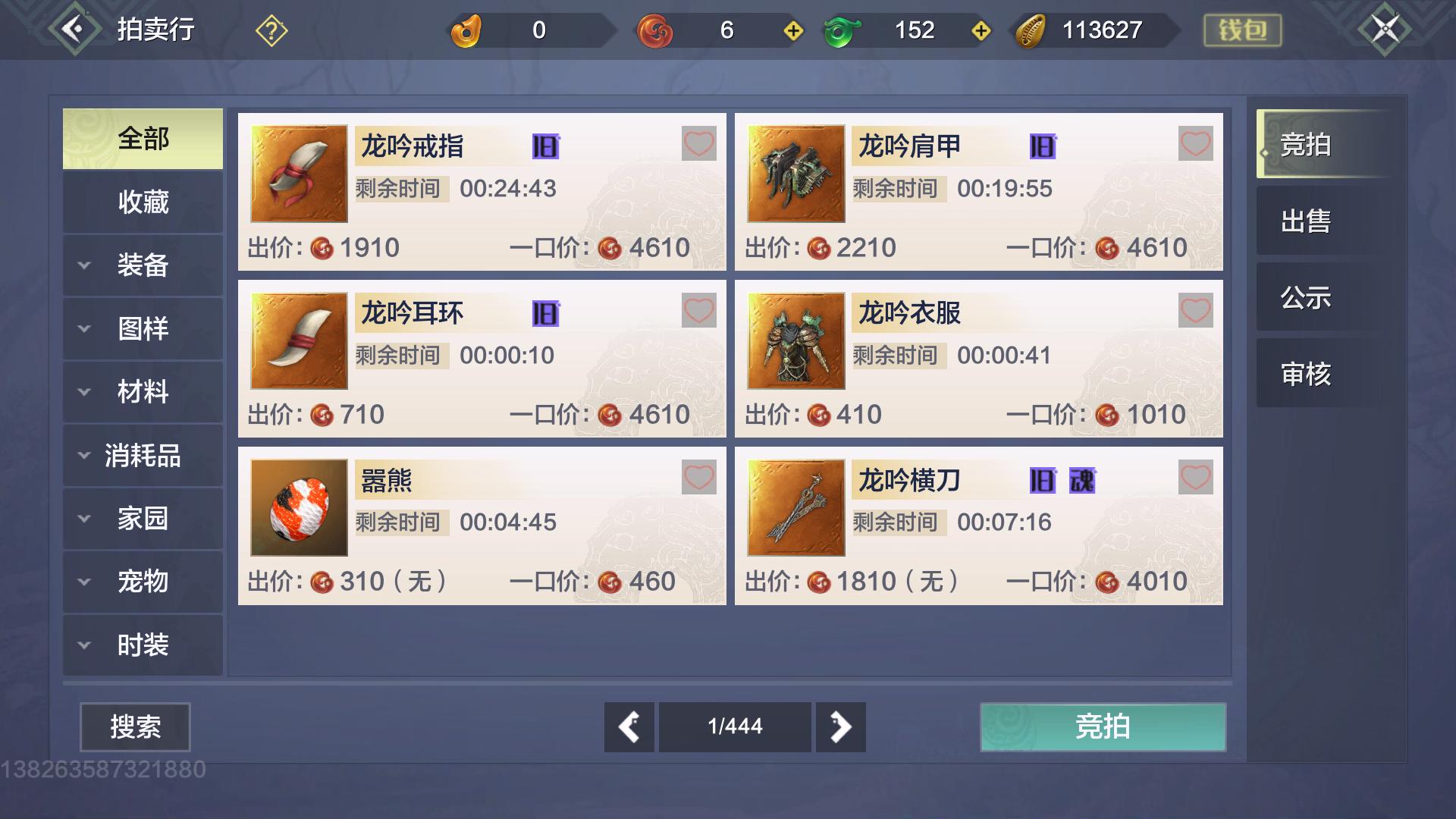
Task: Click the 竞拍 bid button at bottom
Action: pyautogui.click(x=1102, y=726)
